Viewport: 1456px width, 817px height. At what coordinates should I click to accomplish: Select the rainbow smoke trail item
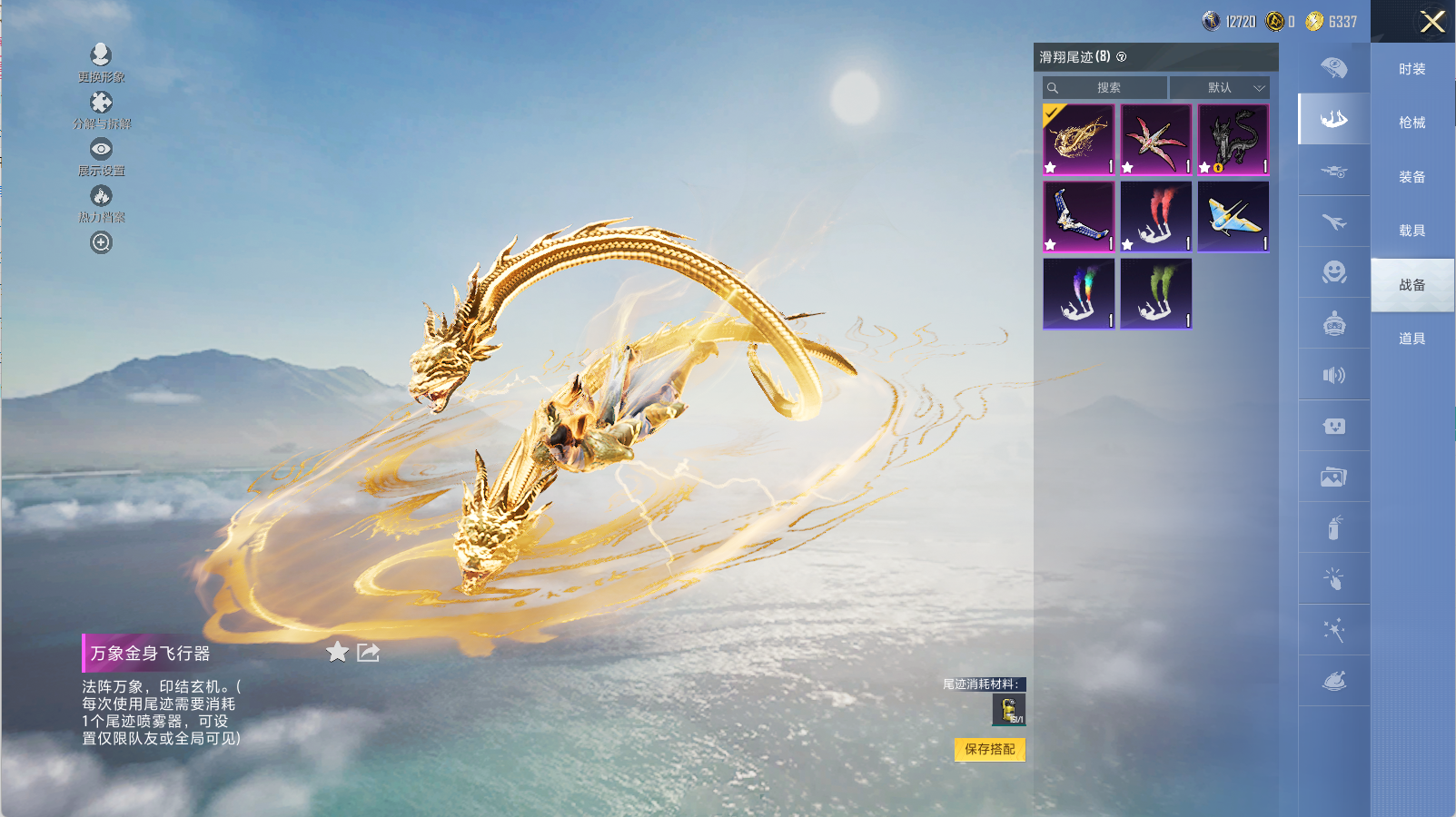click(1078, 293)
